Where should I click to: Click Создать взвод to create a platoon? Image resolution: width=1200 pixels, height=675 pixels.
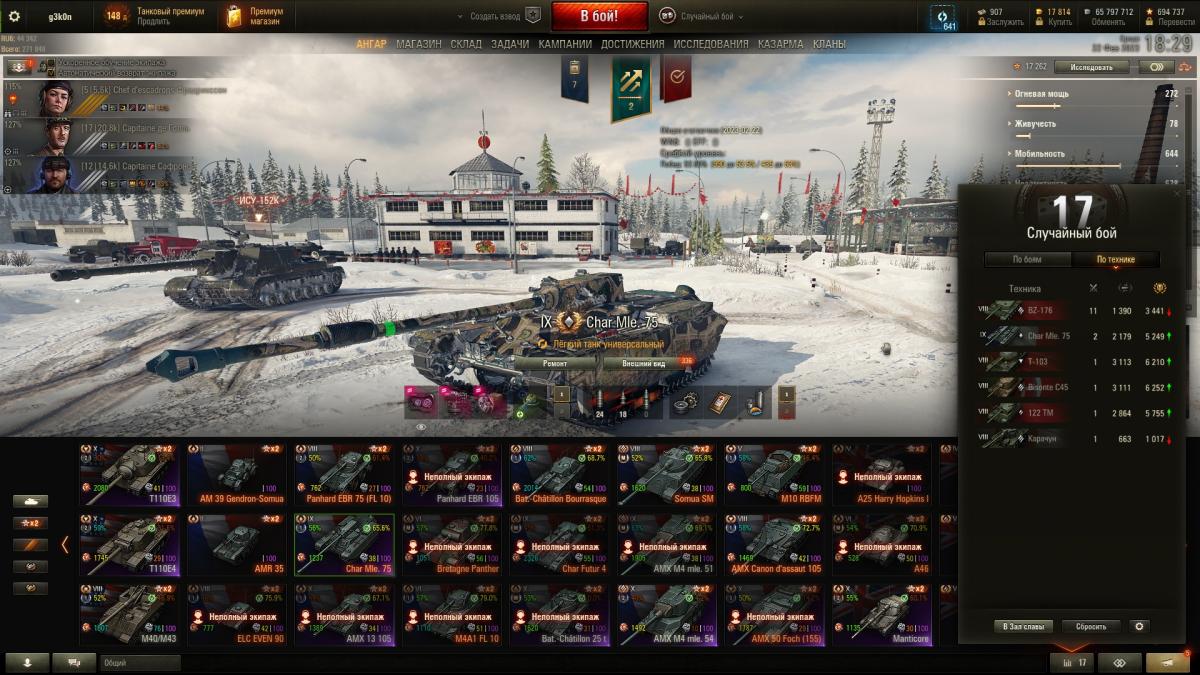496,17
